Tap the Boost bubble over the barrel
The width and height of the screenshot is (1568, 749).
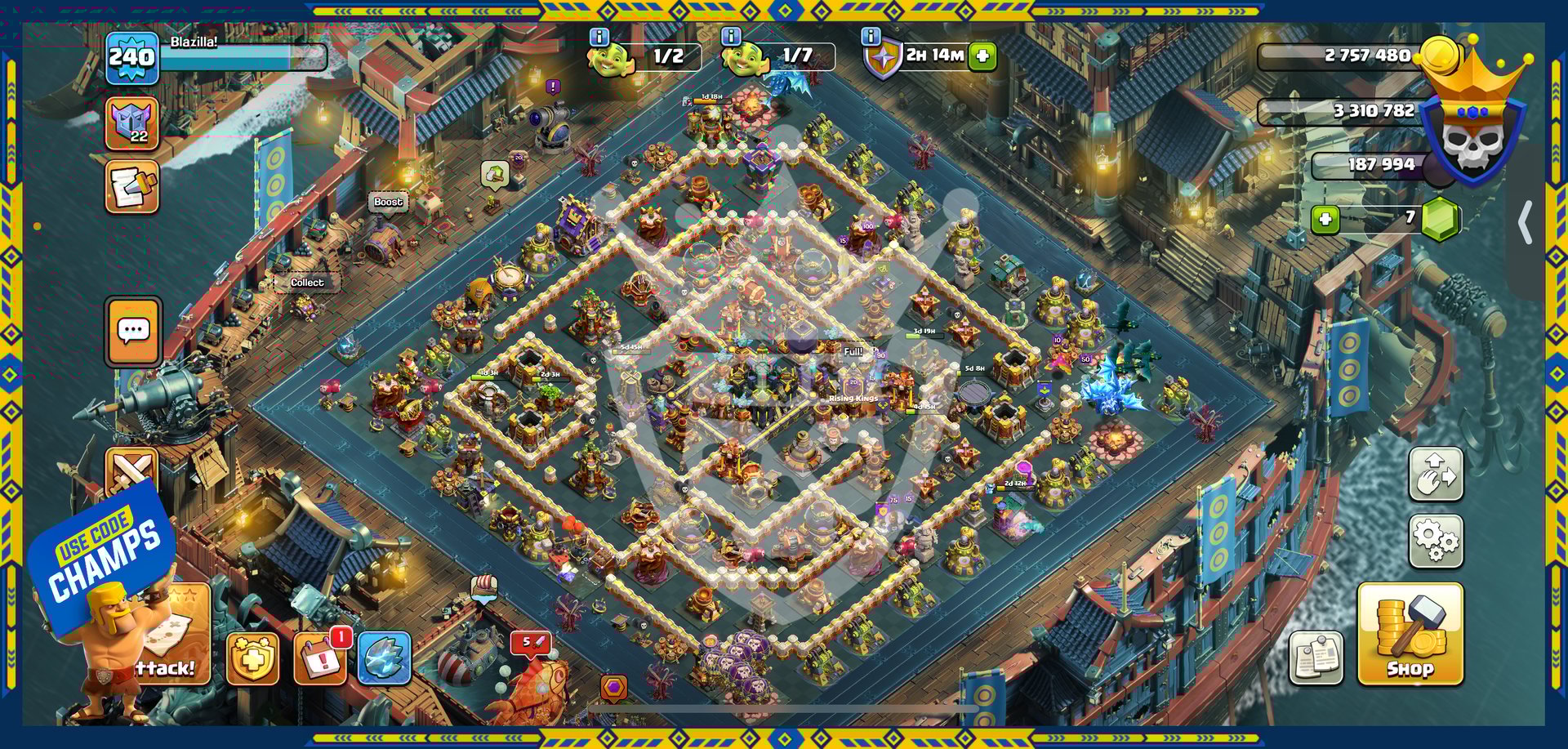click(x=388, y=202)
